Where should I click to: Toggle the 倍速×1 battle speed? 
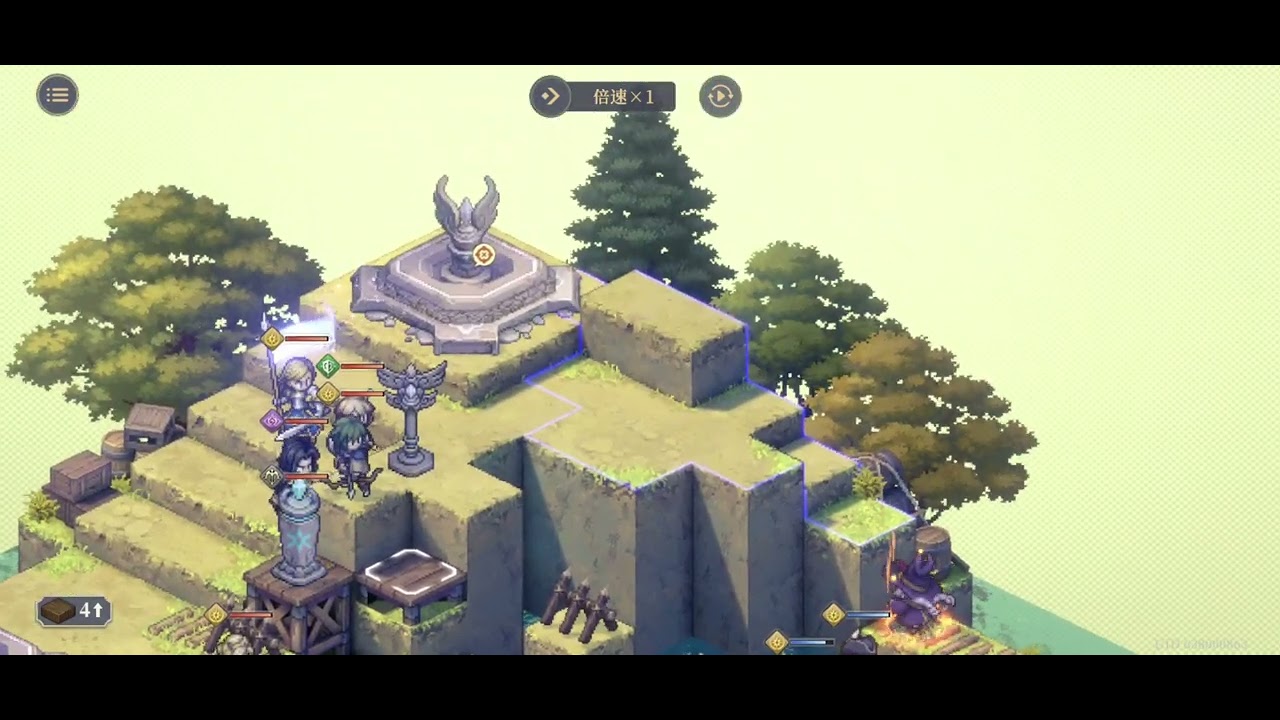(603, 97)
